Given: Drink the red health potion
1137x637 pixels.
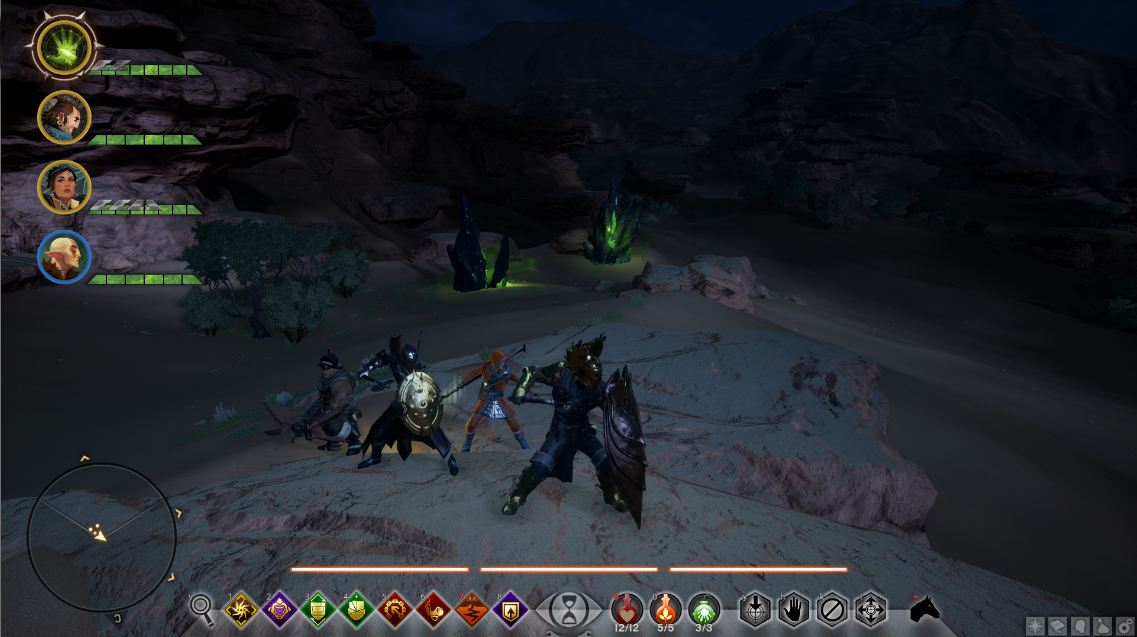Looking at the screenshot, I should tap(627, 606).
